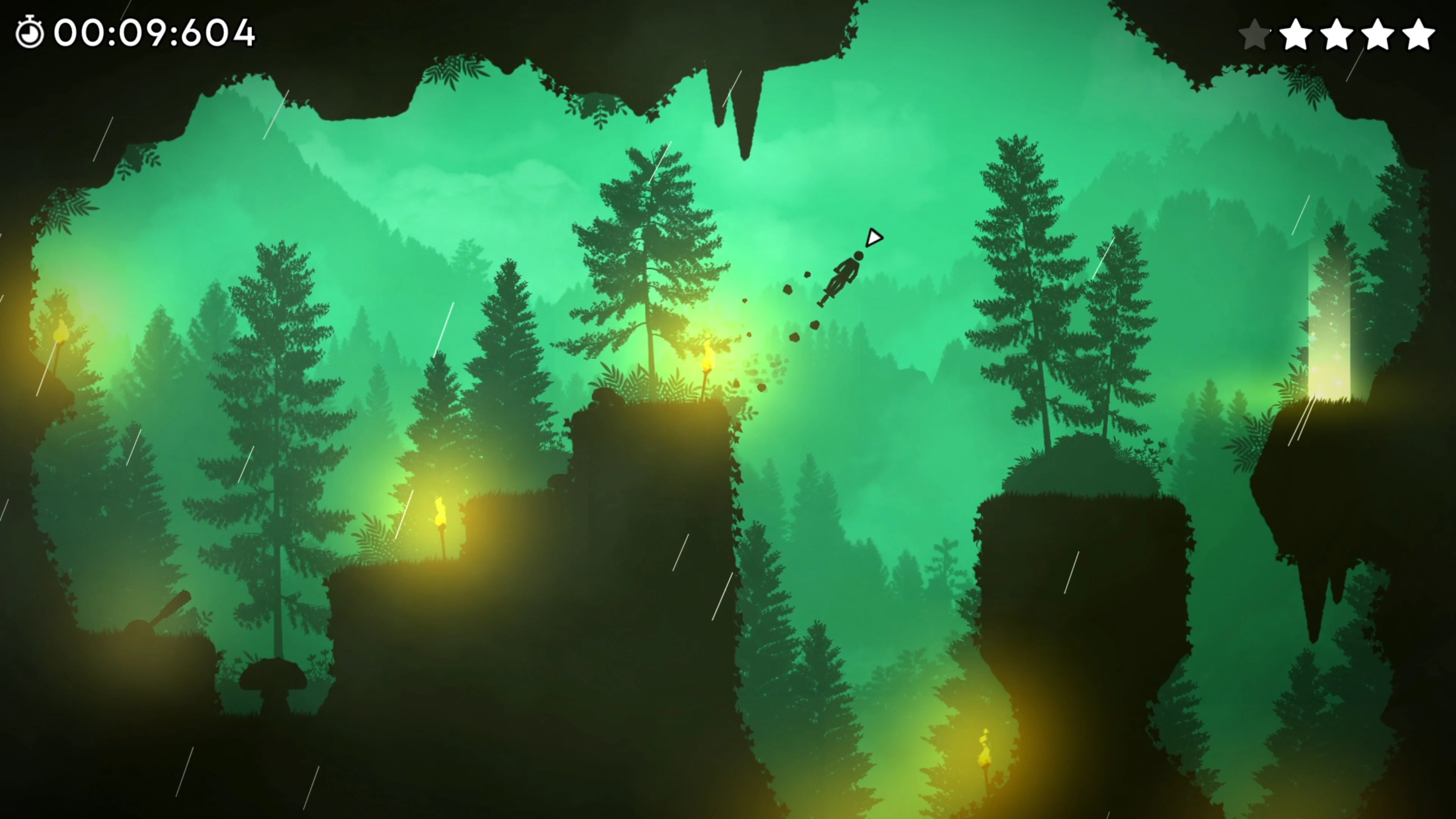1456x819 pixels.
Task: Click the jumping player character
Action: pos(845,277)
